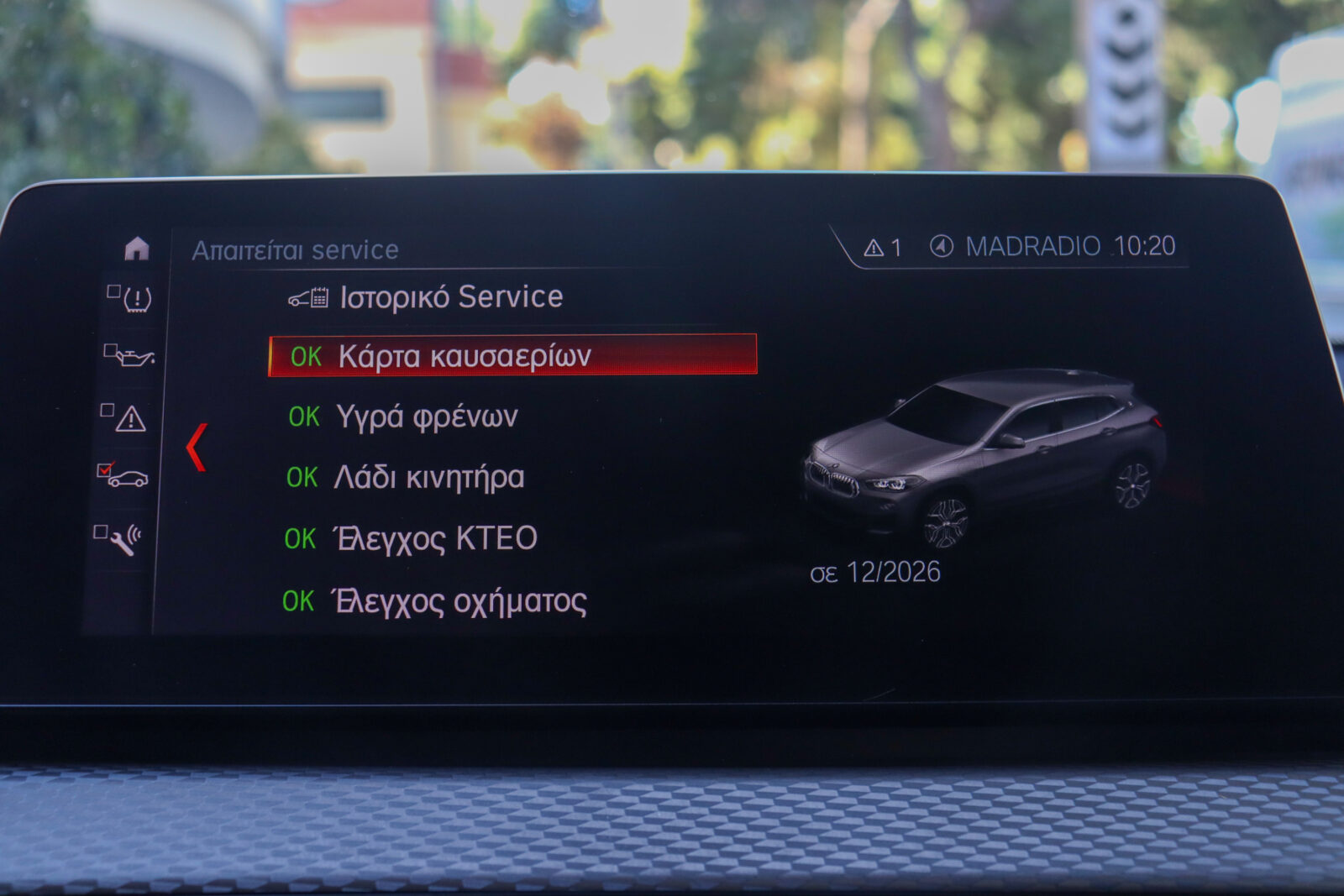
Task: Open the warning triangle messages icon
Action: (x=129, y=418)
